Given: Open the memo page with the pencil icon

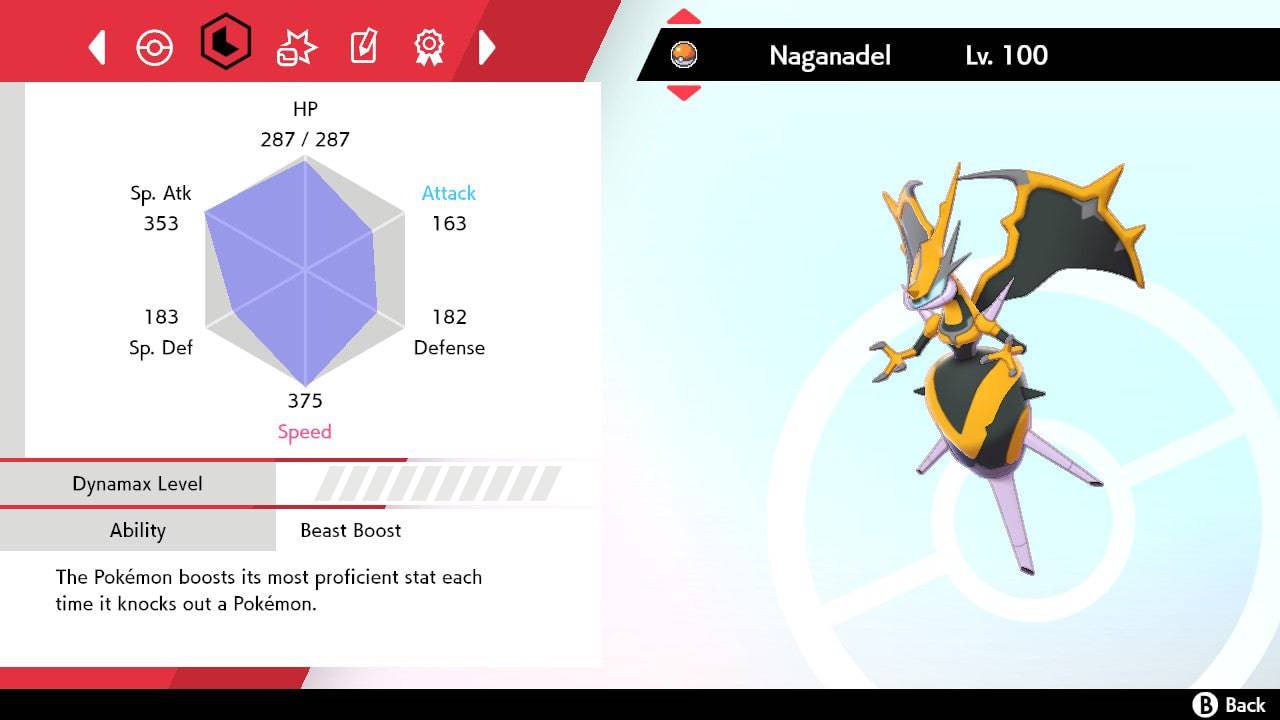Looking at the screenshot, I should 363,46.
